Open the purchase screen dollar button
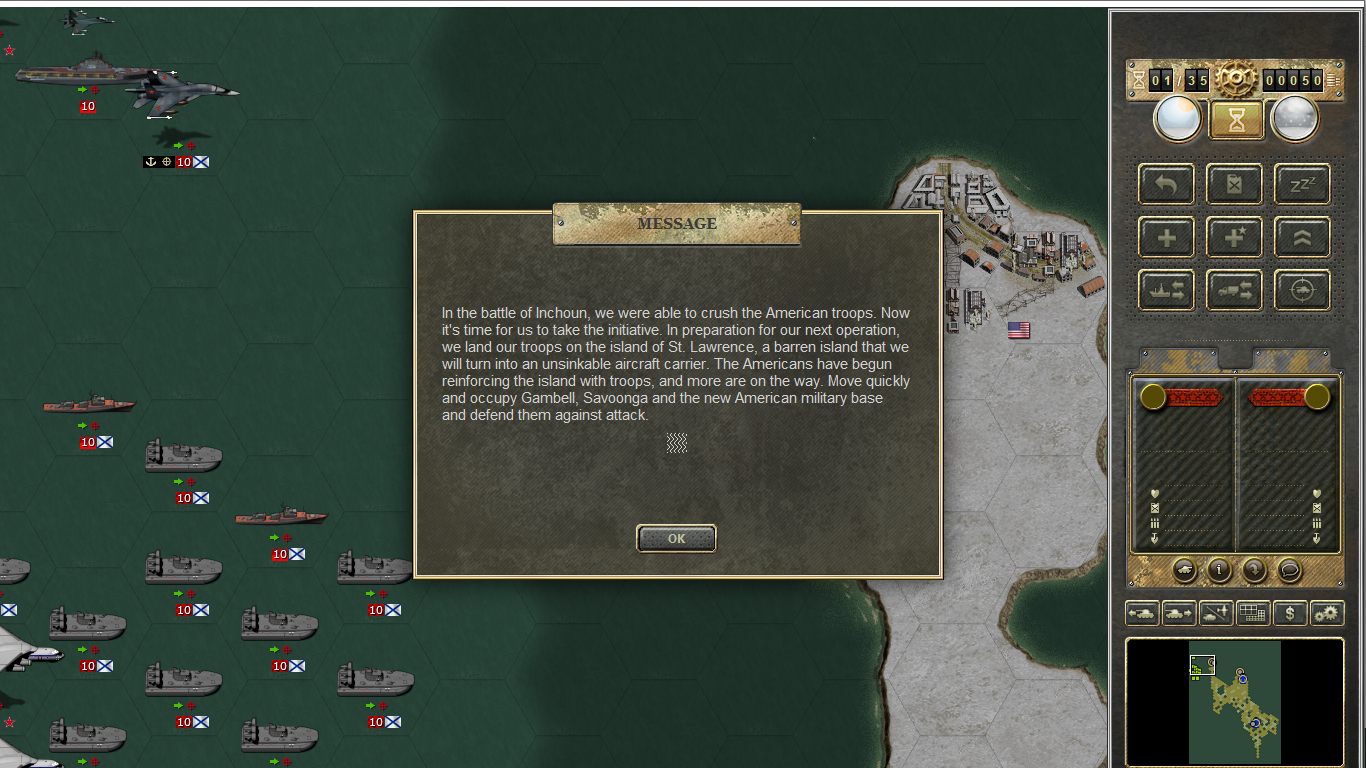The height and width of the screenshot is (768, 1366). point(1290,613)
